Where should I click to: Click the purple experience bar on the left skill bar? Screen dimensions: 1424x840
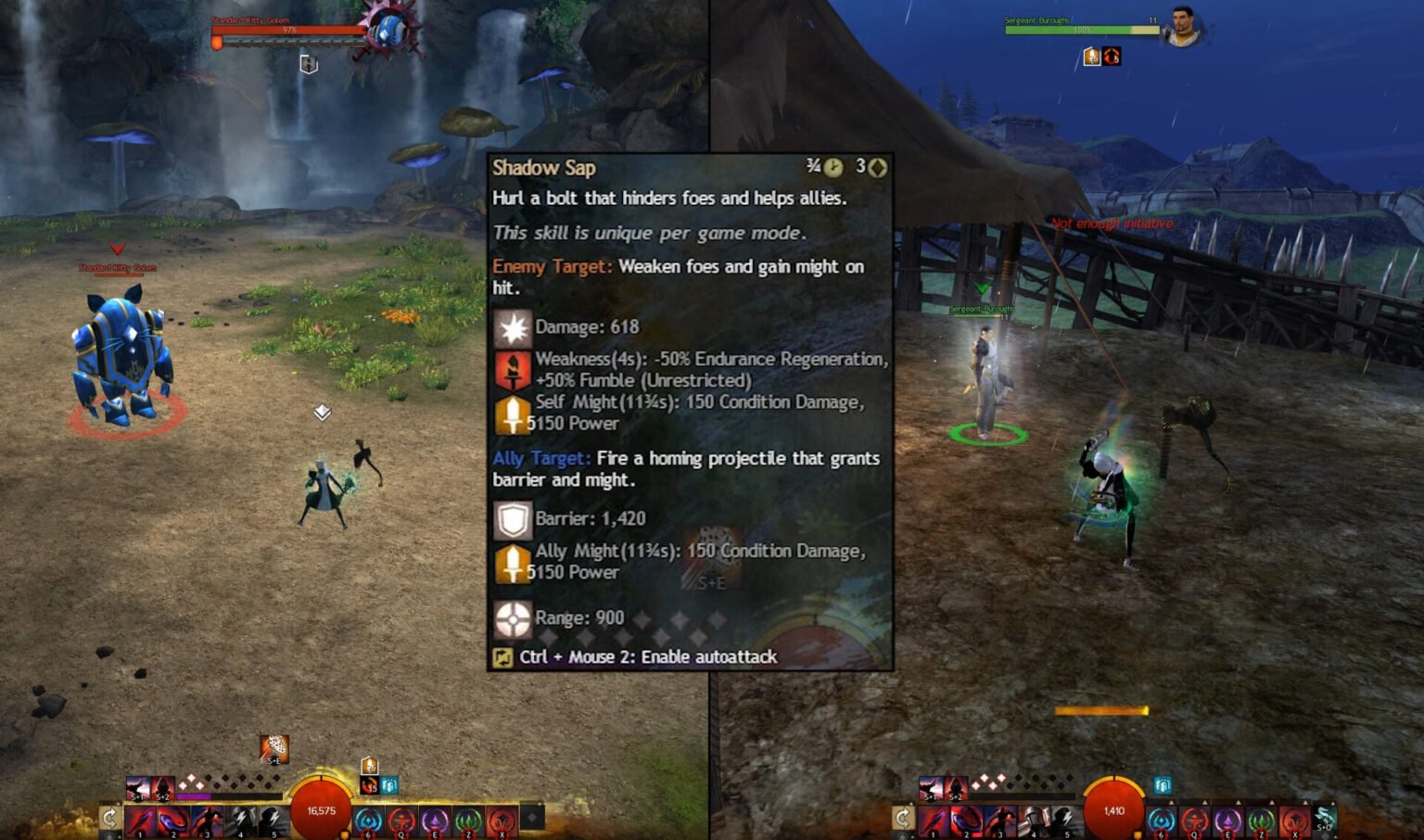point(194,795)
